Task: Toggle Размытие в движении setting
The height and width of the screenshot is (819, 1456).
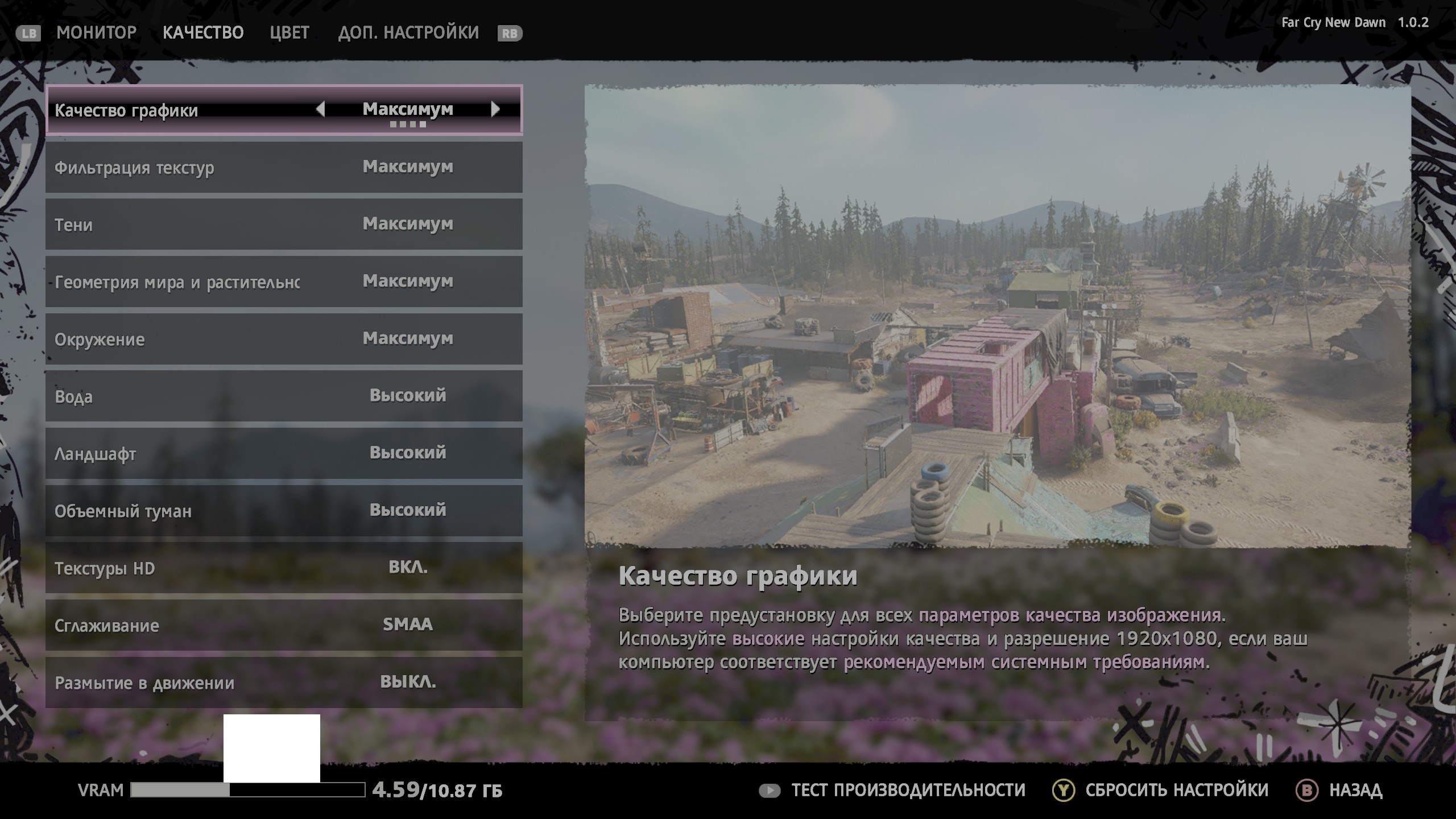Action: tap(283, 682)
